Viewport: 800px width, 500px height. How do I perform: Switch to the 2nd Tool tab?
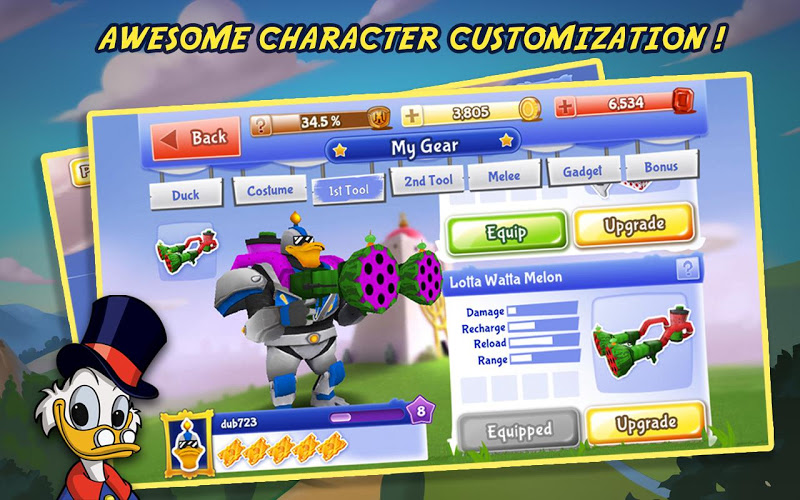(428, 180)
